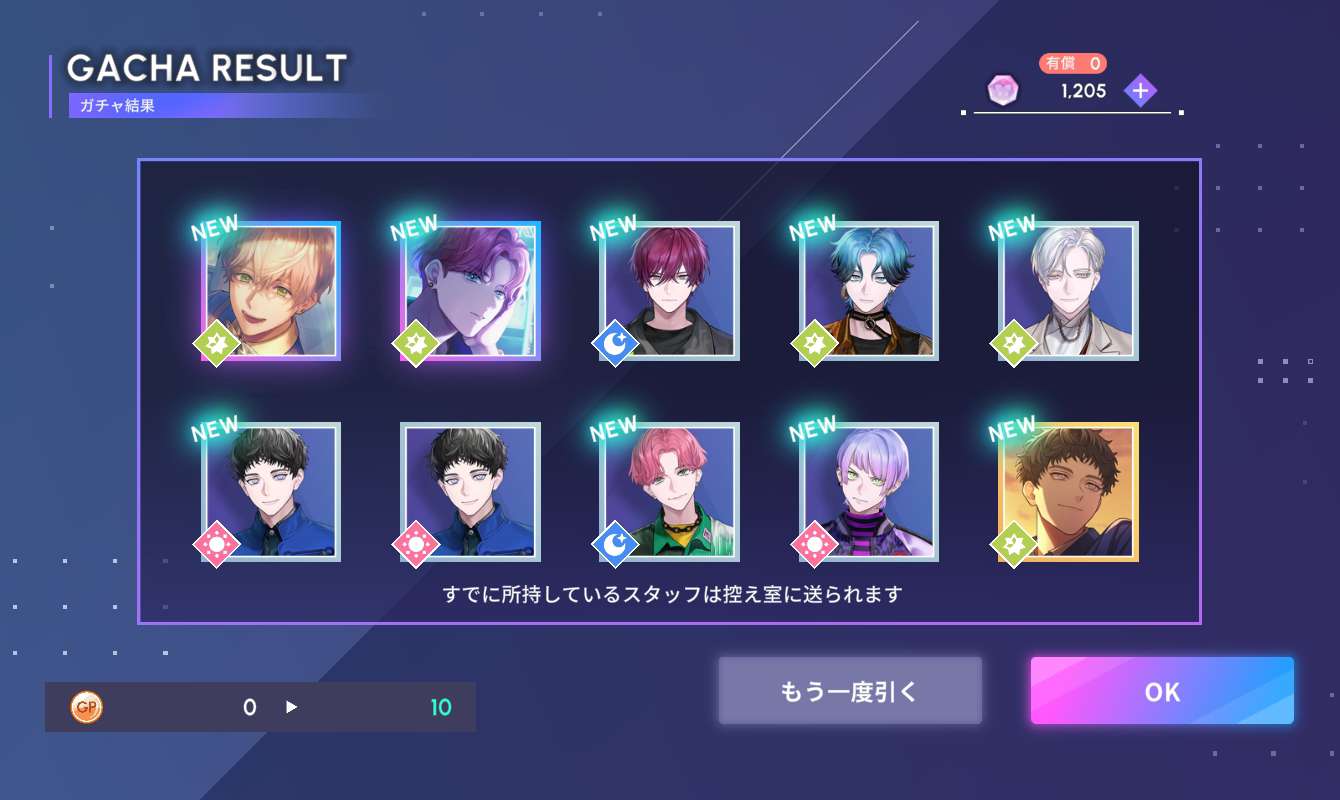Confirm results with the OK button
Viewport: 1340px width, 800px height.
click(x=1162, y=691)
